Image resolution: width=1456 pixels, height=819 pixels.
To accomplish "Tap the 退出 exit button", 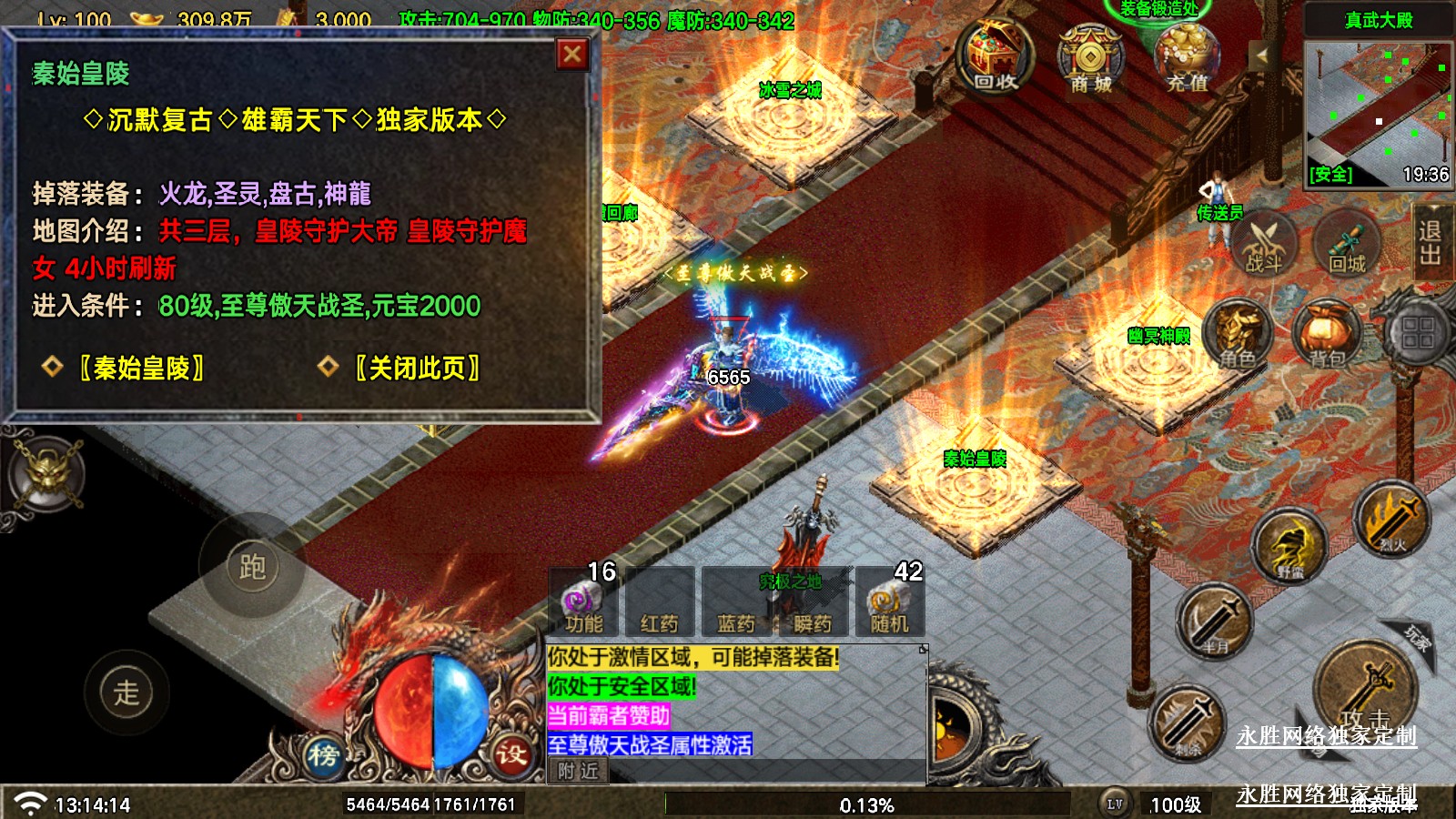I will 1431,243.
